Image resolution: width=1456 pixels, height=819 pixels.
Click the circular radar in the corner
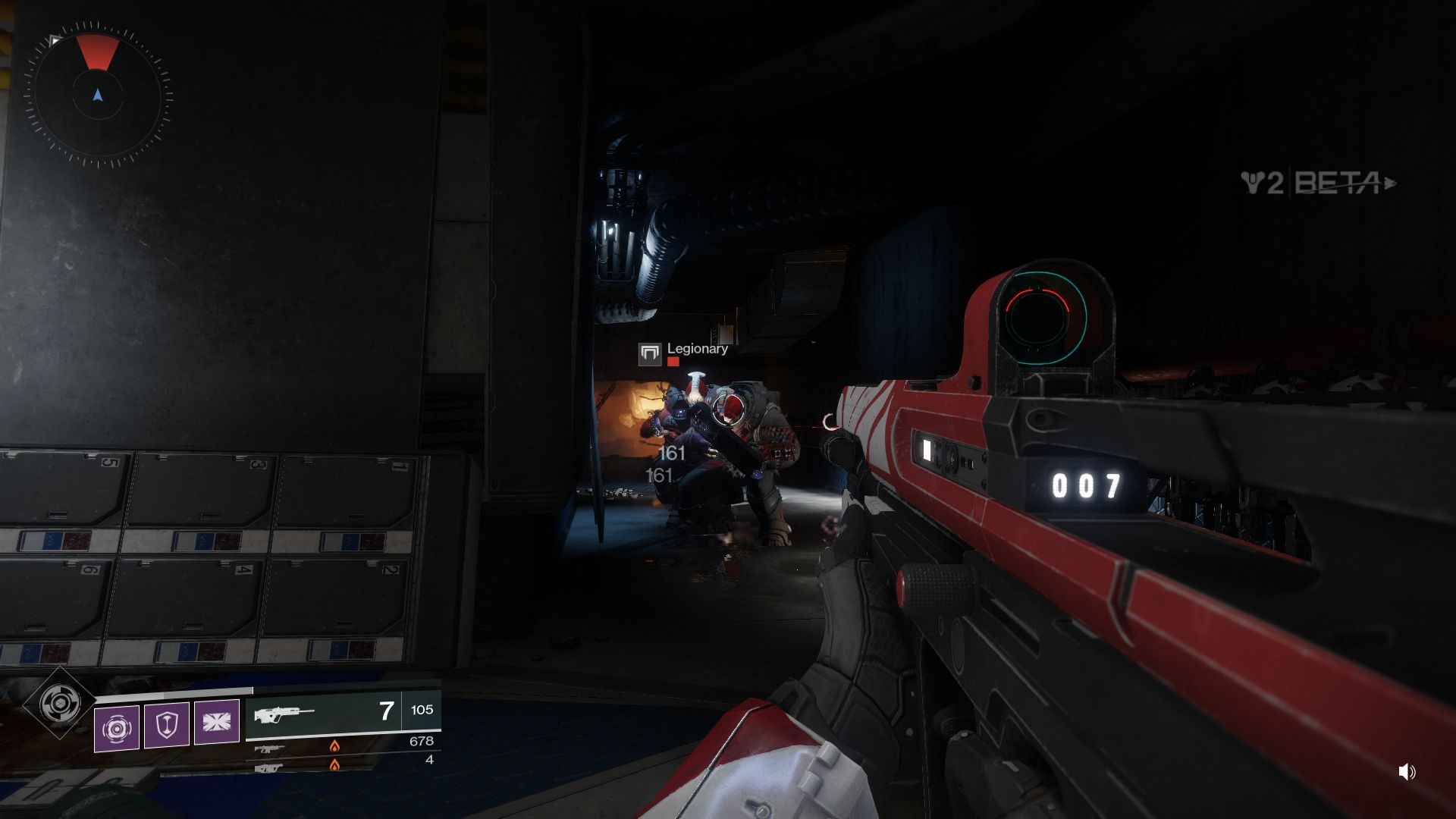pos(98,96)
